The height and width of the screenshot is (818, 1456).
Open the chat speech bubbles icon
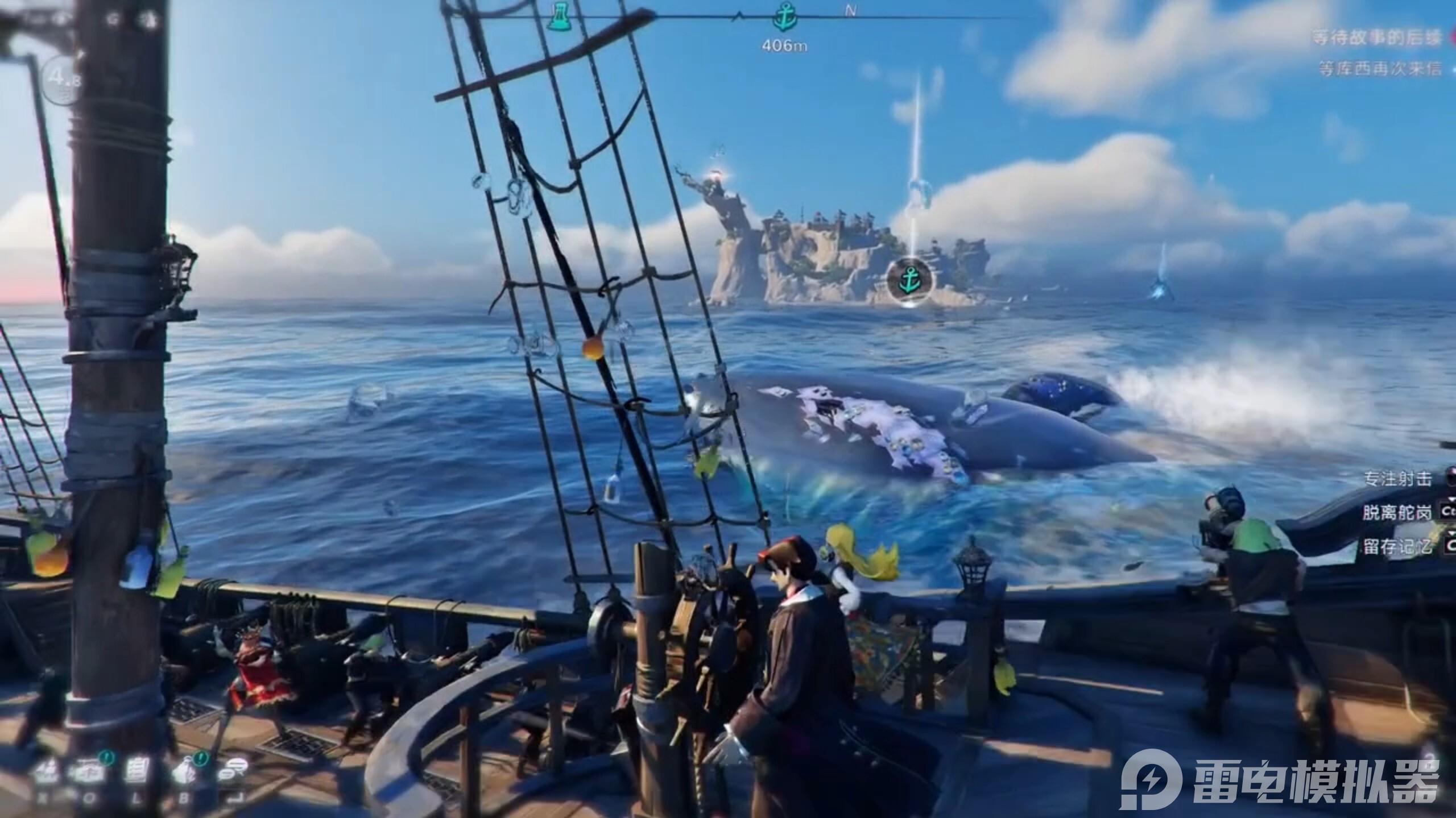click(x=230, y=772)
